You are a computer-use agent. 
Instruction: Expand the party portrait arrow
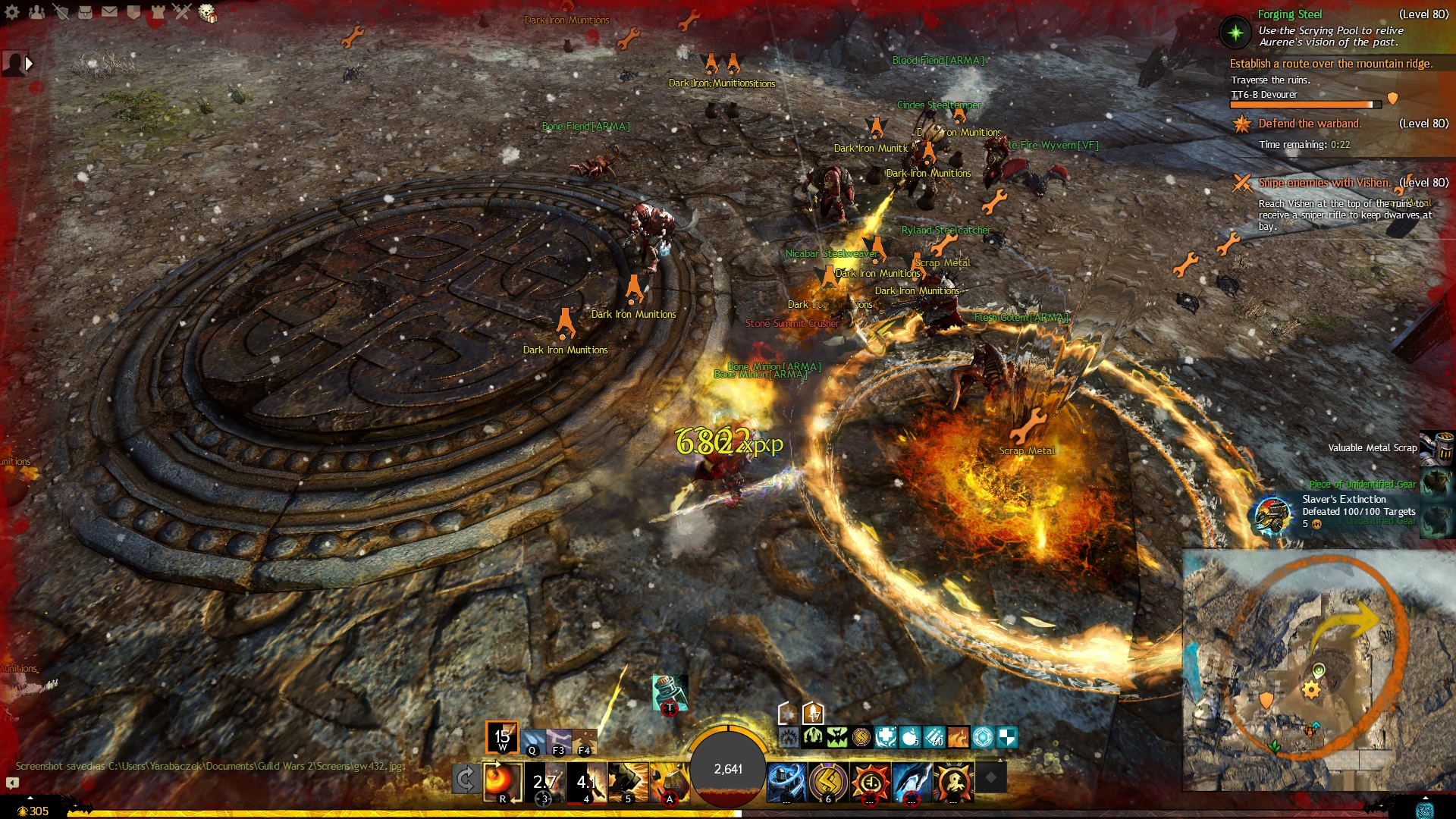point(29,64)
